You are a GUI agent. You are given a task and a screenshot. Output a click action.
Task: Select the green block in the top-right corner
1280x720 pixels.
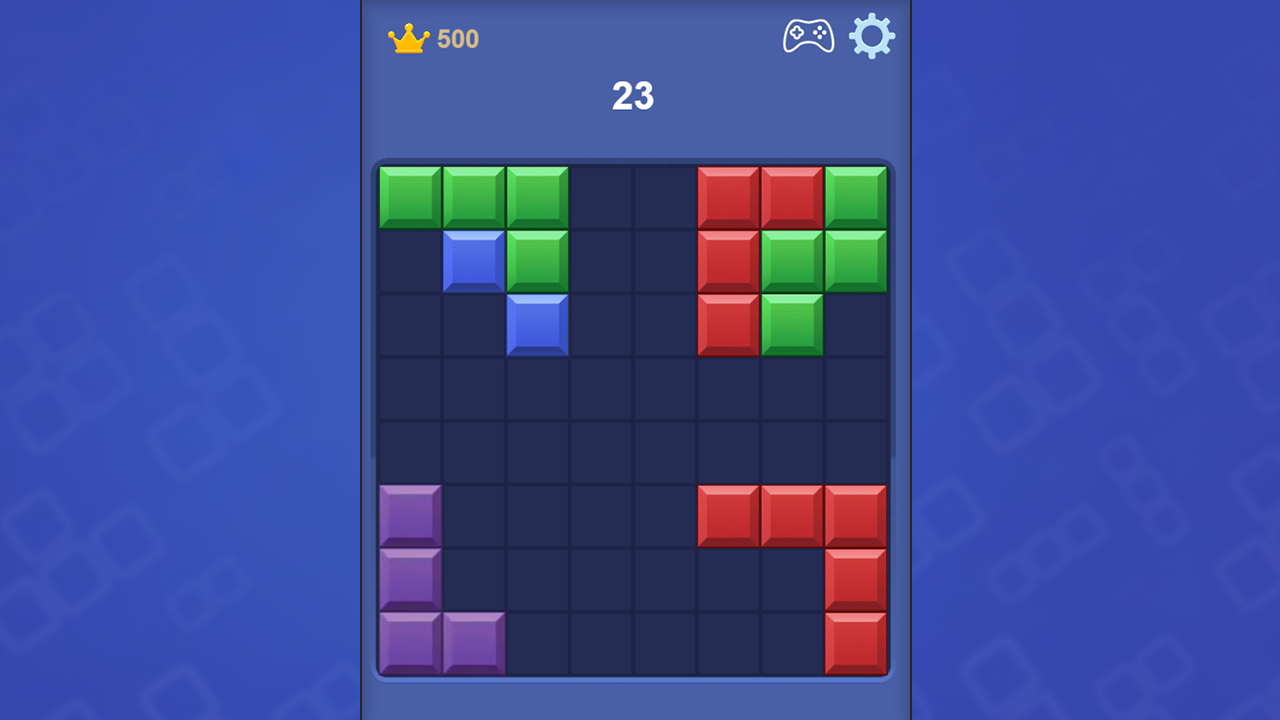click(x=857, y=194)
